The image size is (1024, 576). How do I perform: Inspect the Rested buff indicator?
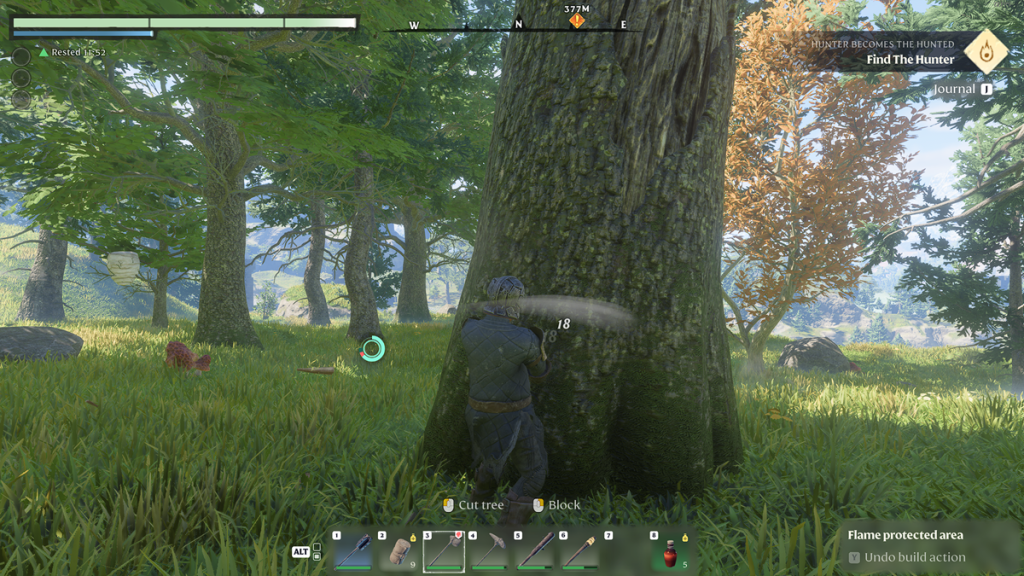pyautogui.click(x=72, y=52)
